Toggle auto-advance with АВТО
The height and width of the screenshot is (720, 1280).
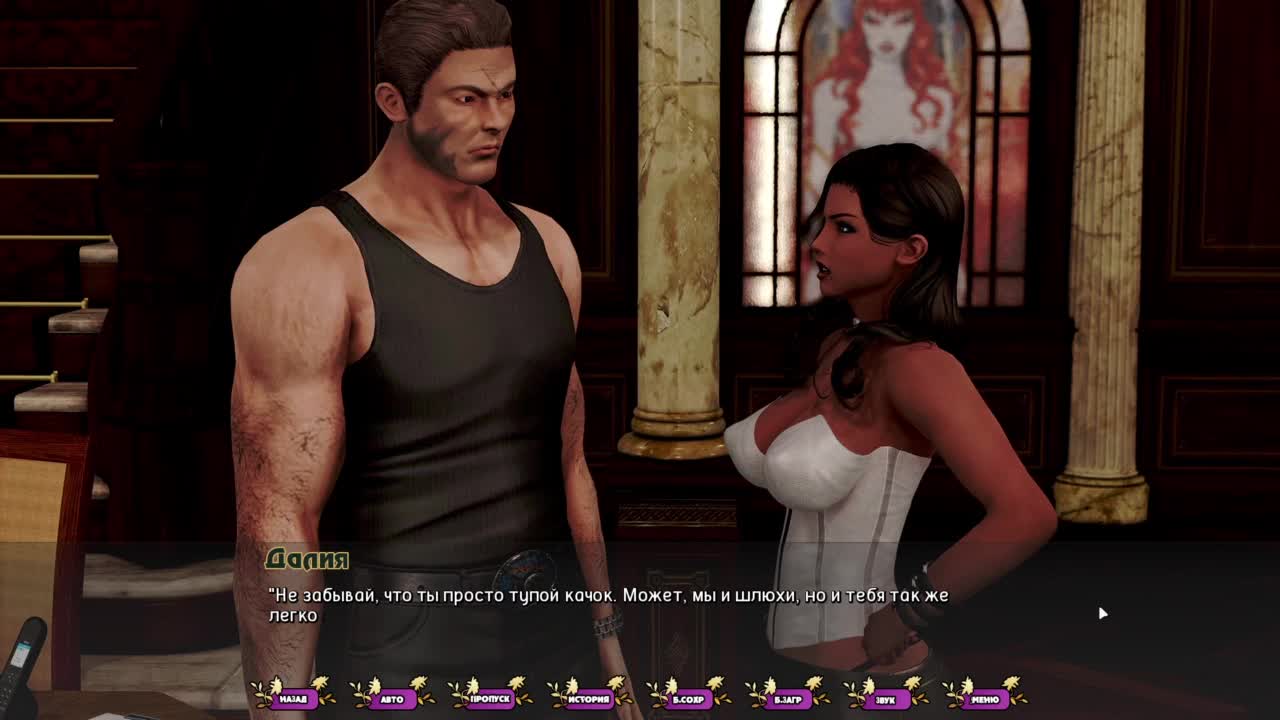(392, 698)
